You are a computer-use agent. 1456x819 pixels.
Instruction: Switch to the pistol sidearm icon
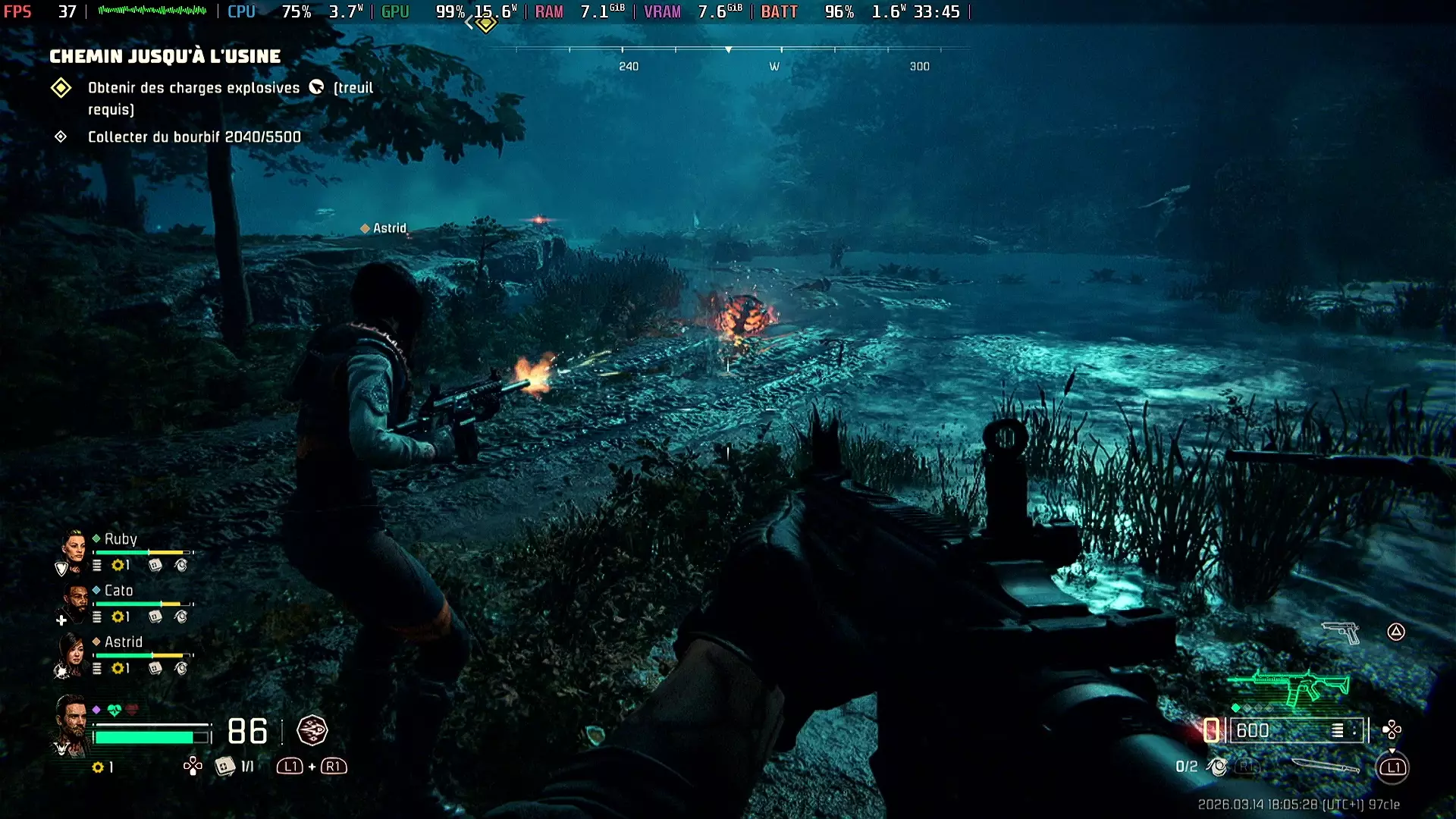click(1341, 632)
